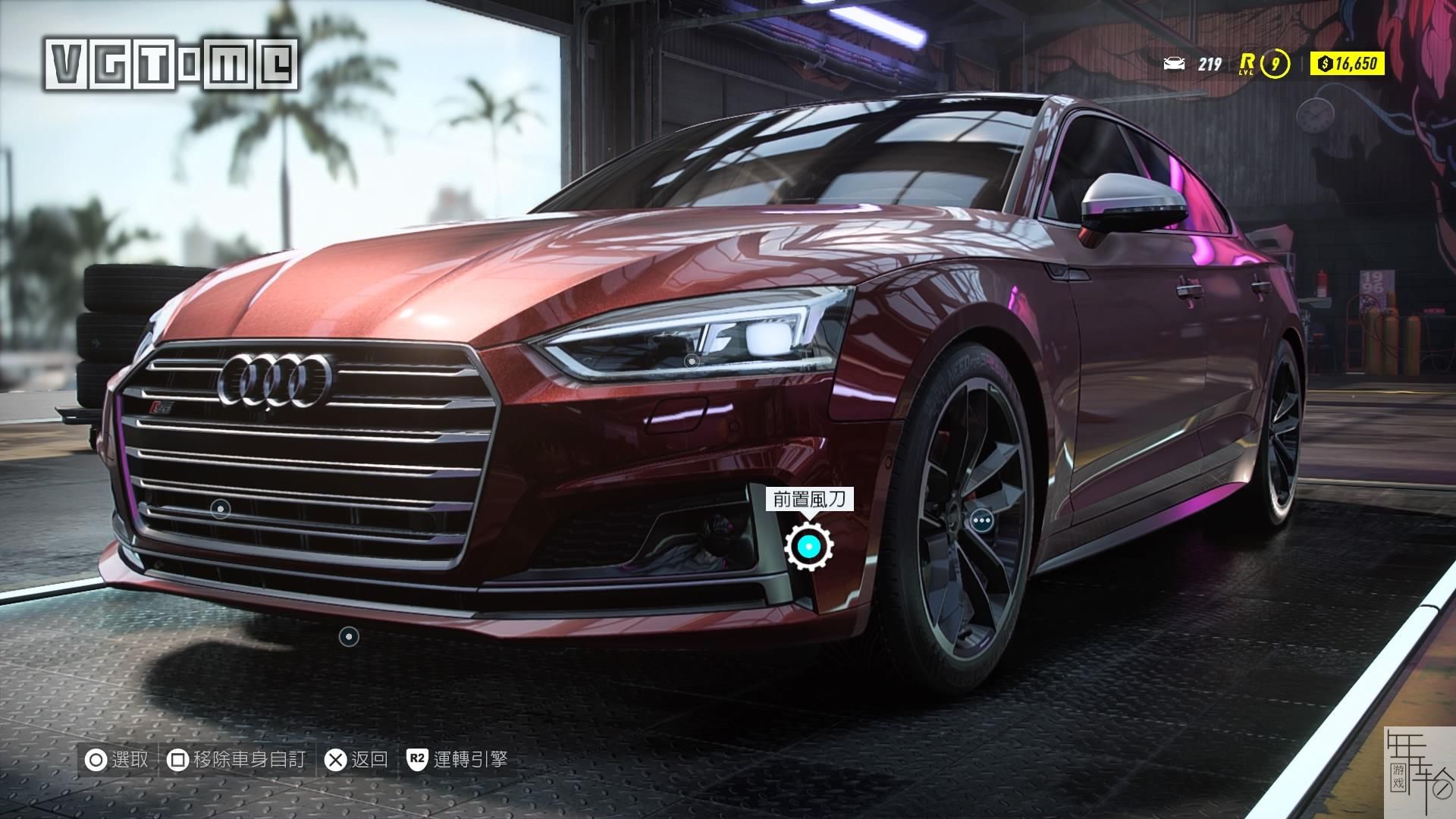Viewport: 1456px width, 819px height.
Task: Pick the front splitter marker under bumper
Action: click(x=349, y=636)
